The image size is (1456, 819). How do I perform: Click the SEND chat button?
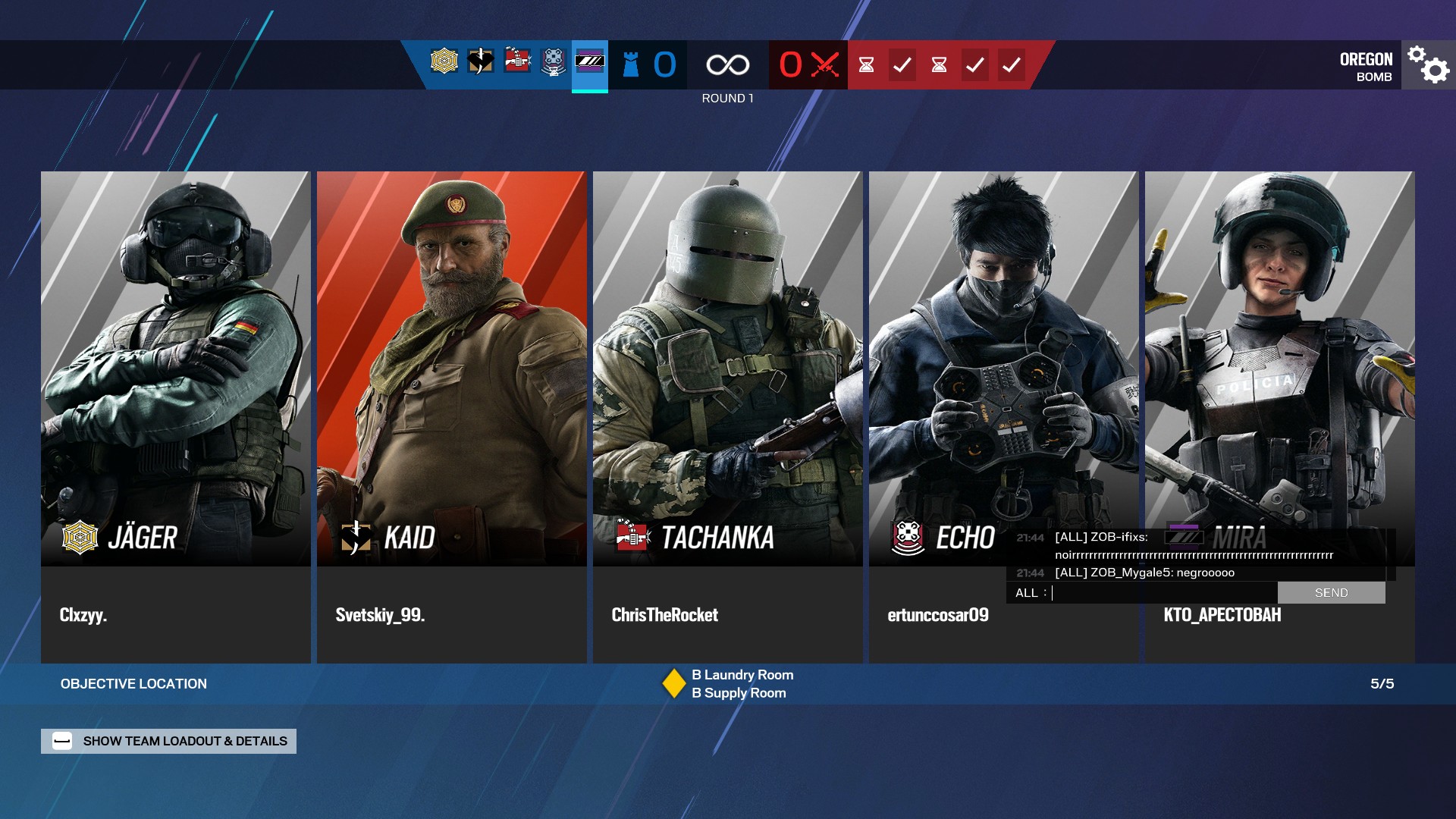1332,592
